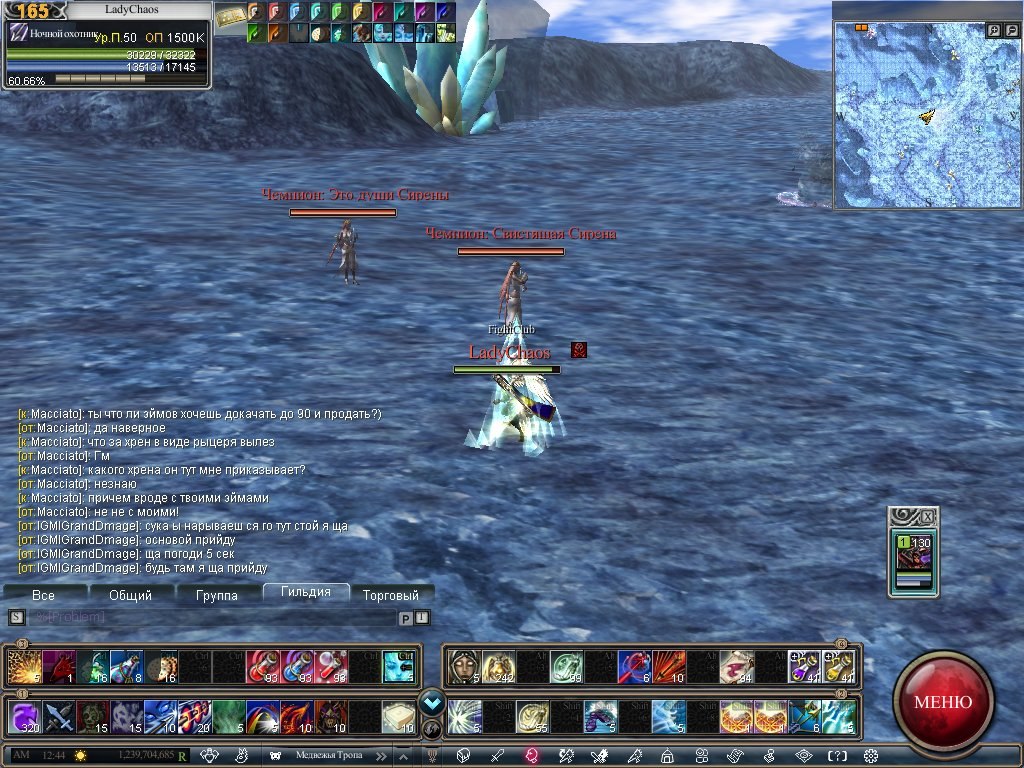Show the Все chat tab
This screenshot has height=768, width=1024.
click(43, 595)
